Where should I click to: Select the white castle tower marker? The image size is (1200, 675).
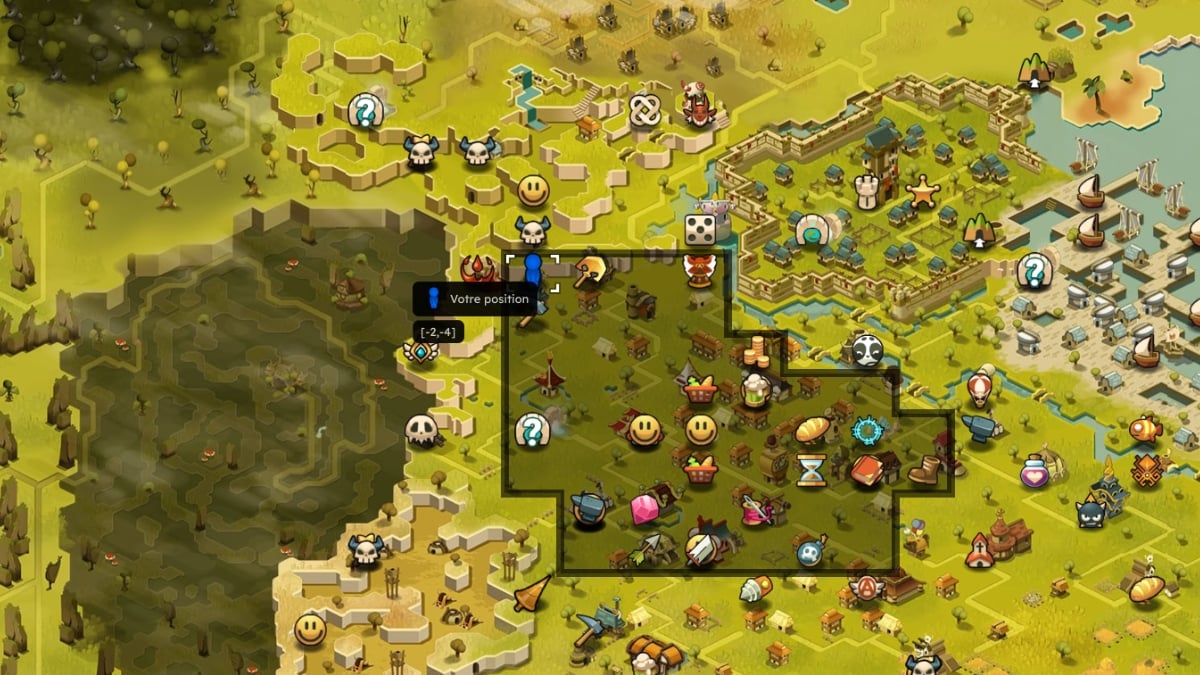pyautogui.click(x=866, y=190)
